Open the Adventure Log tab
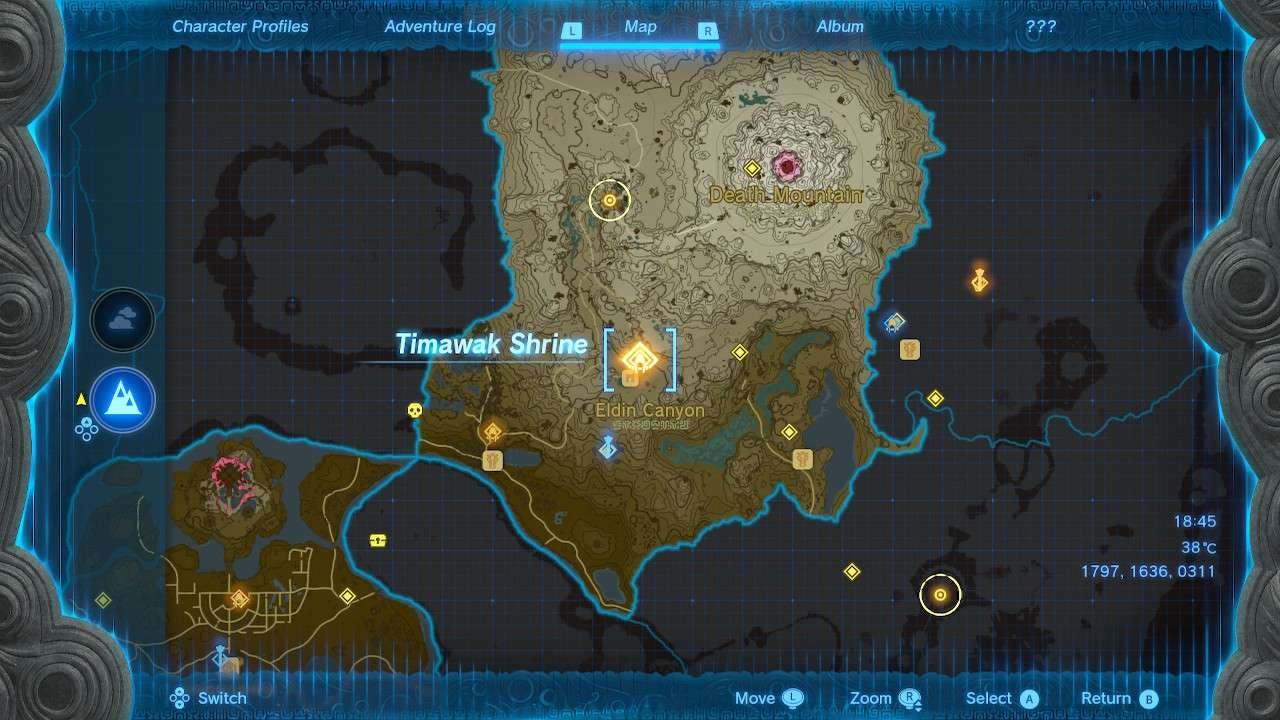Image resolution: width=1280 pixels, height=720 pixels. (439, 26)
